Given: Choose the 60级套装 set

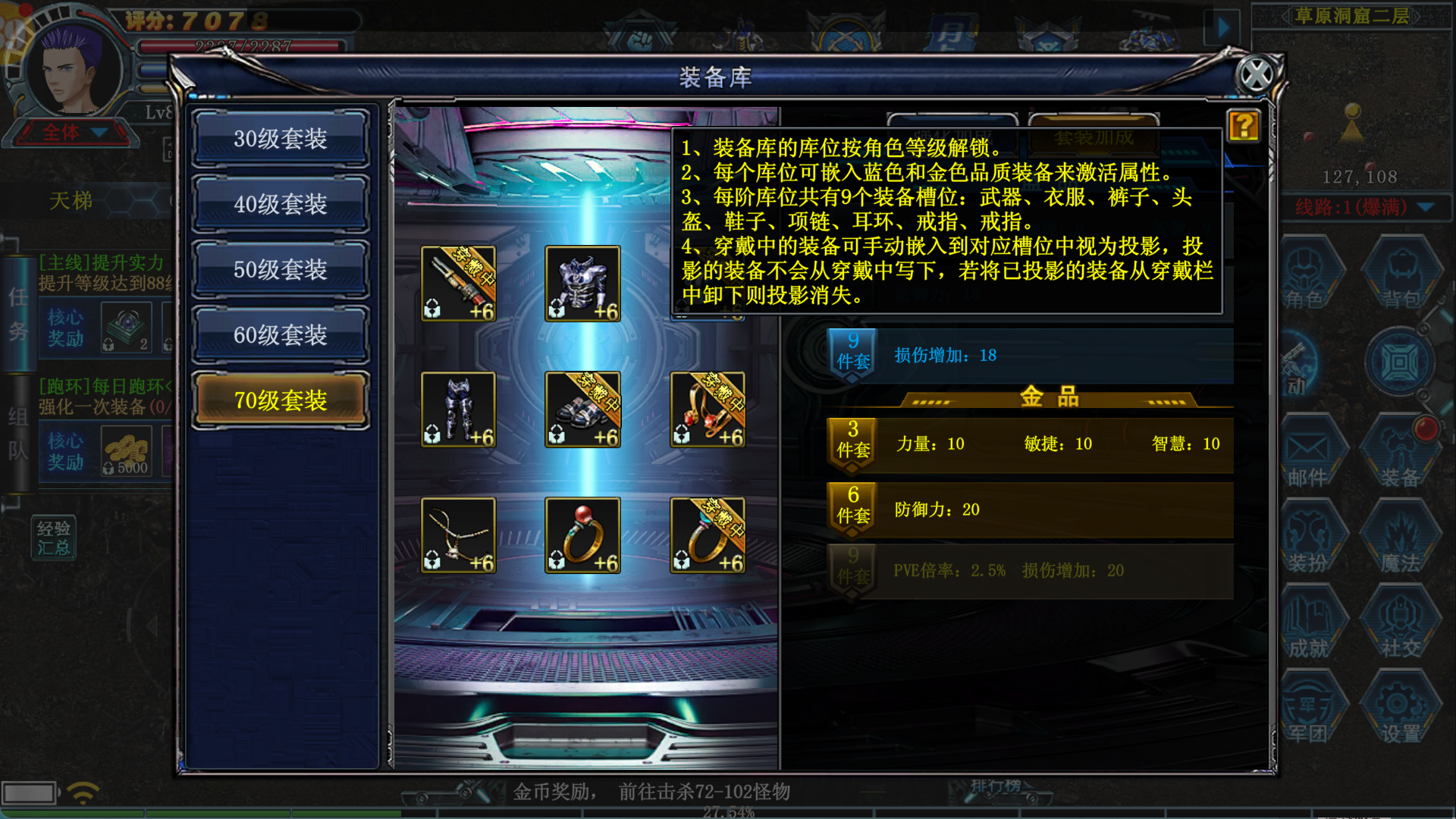Looking at the screenshot, I should pyautogui.click(x=280, y=334).
